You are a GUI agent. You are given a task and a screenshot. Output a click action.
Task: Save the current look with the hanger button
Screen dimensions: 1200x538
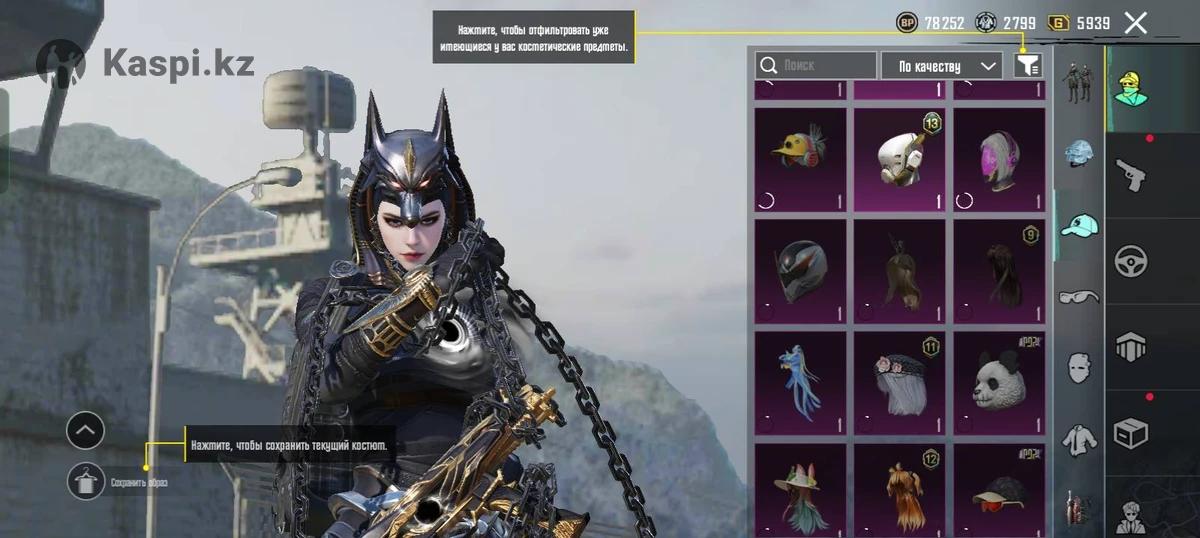click(86, 482)
